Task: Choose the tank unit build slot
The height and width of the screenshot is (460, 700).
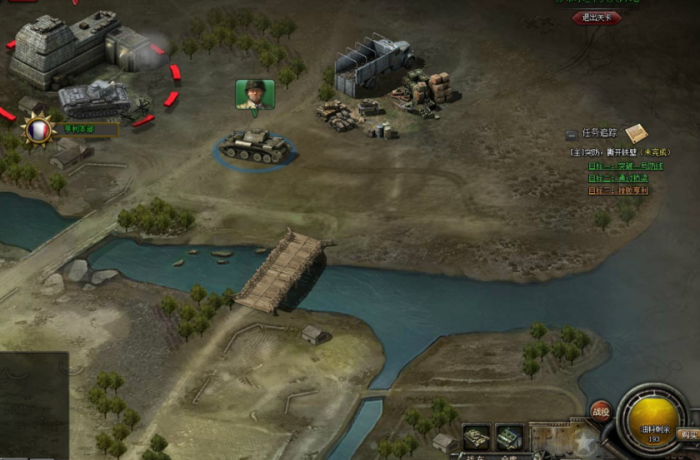Action: click(477, 436)
